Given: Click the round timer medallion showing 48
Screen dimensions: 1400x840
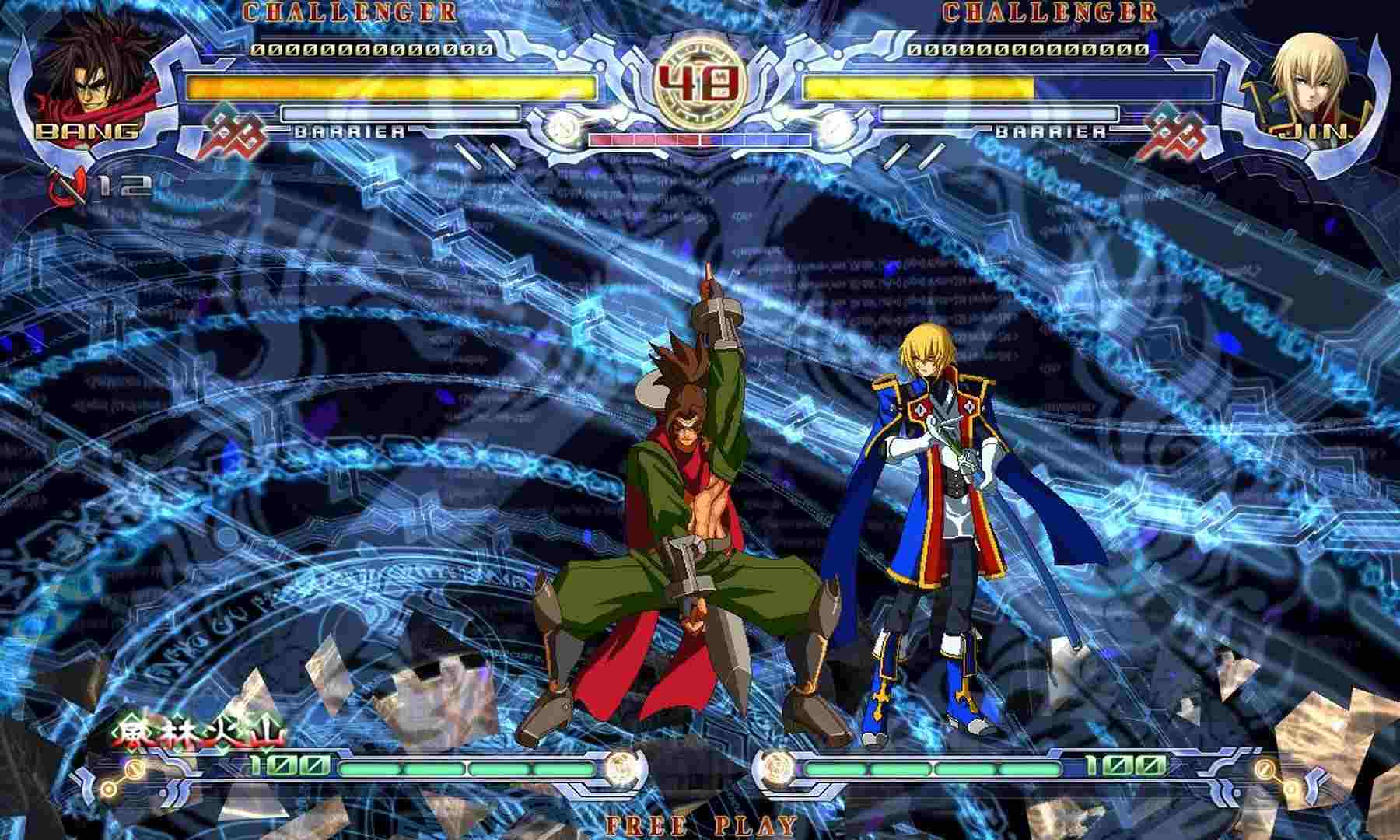Looking at the screenshot, I should tap(700, 78).
